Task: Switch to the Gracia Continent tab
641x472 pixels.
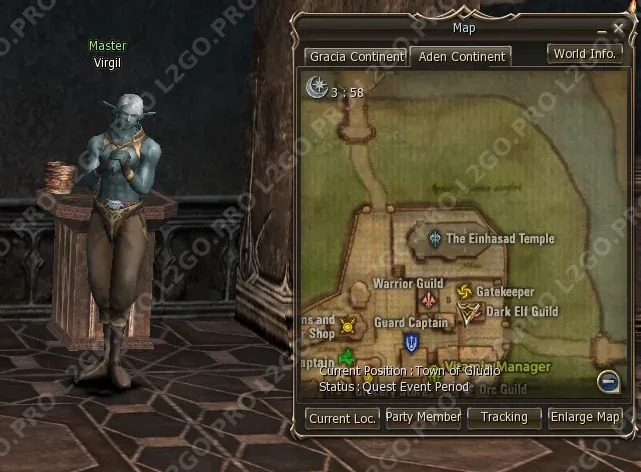Action: pyautogui.click(x=356, y=56)
